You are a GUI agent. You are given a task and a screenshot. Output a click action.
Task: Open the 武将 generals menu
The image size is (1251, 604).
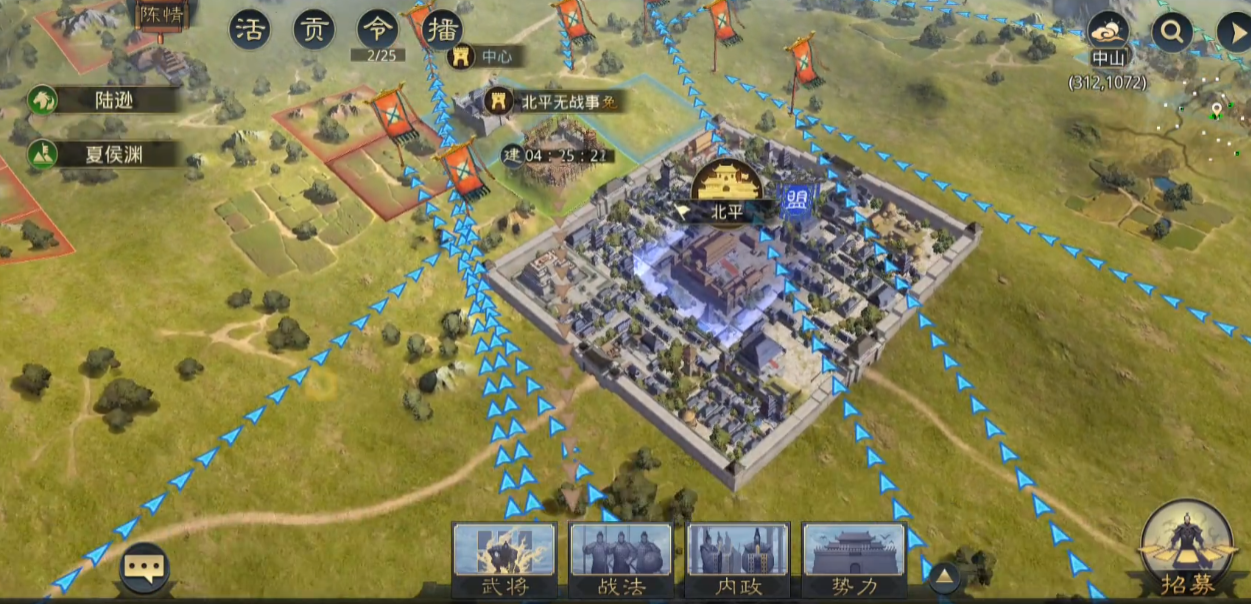pyautogui.click(x=503, y=559)
